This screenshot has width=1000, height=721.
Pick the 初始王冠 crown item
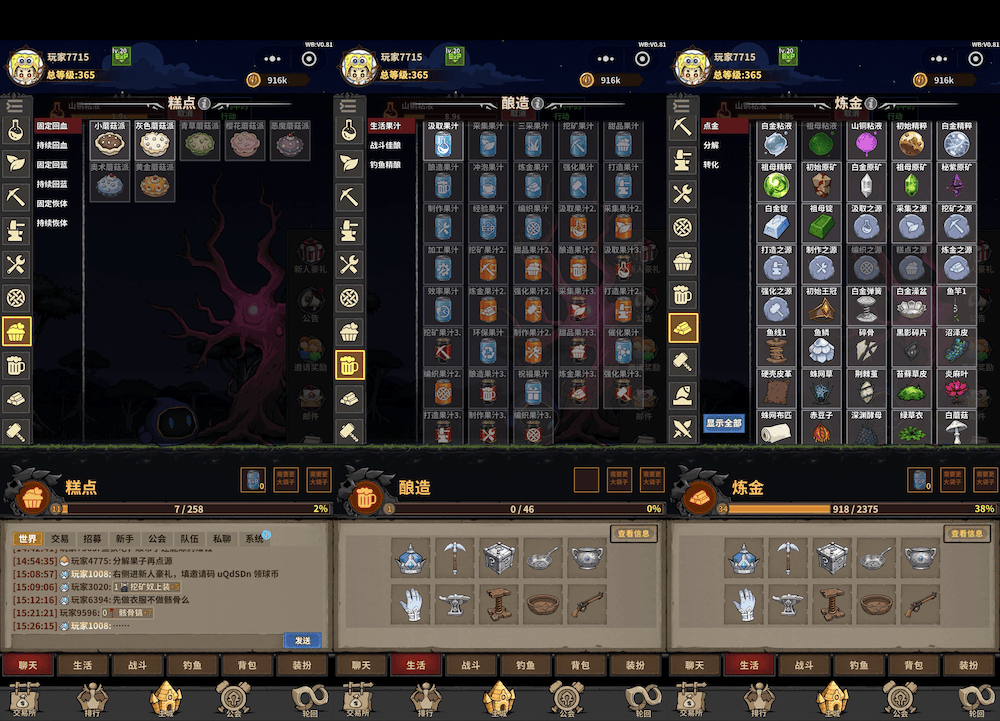pyautogui.click(x=821, y=308)
